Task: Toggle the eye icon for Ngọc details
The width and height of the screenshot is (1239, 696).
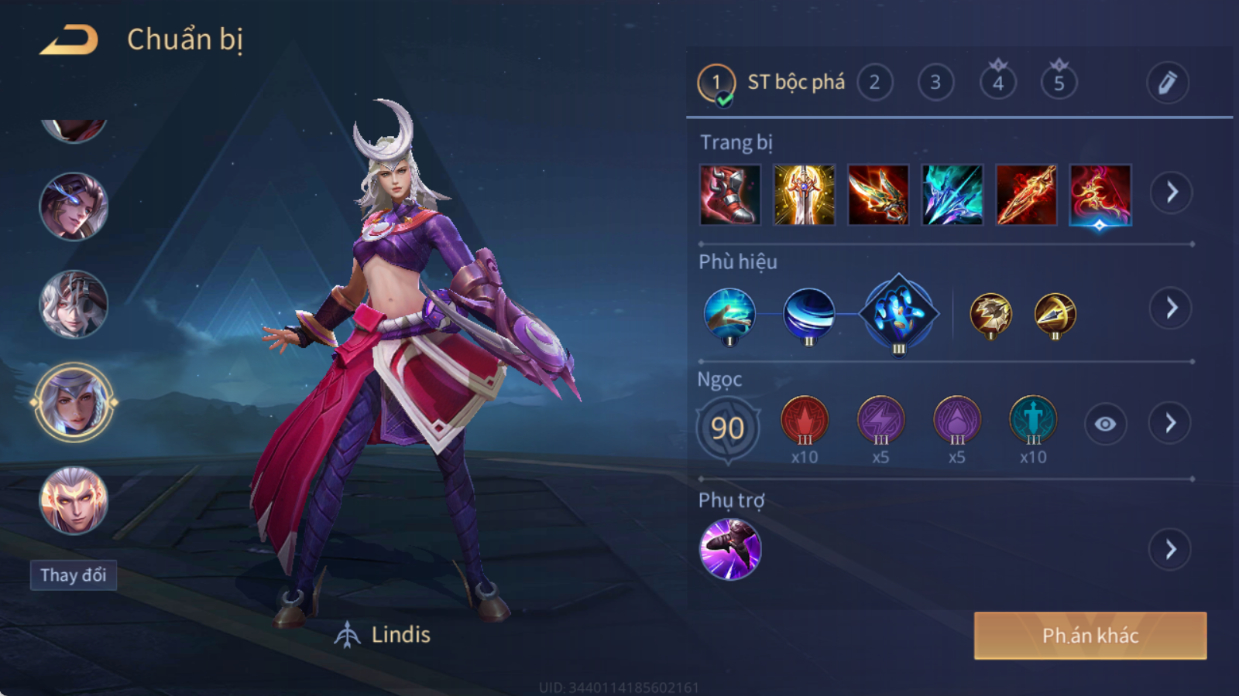Action: click(x=1105, y=424)
